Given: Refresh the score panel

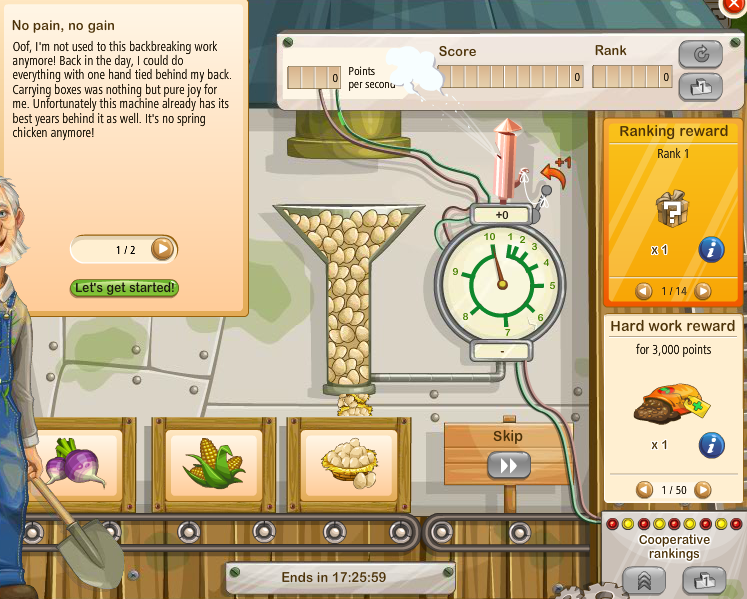Looking at the screenshot, I should click(x=700, y=55).
